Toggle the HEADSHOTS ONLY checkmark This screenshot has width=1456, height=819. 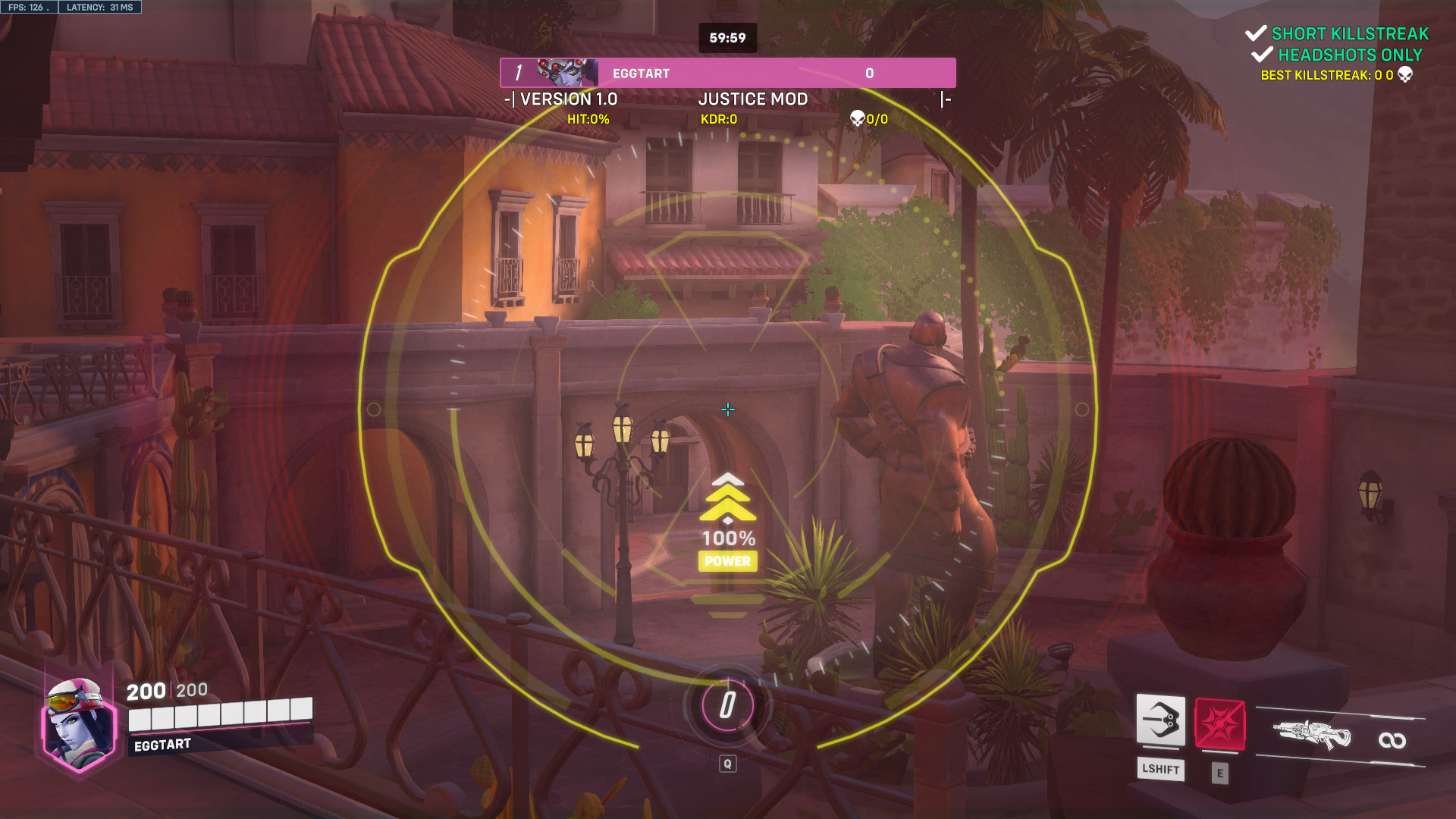click(x=1263, y=55)
